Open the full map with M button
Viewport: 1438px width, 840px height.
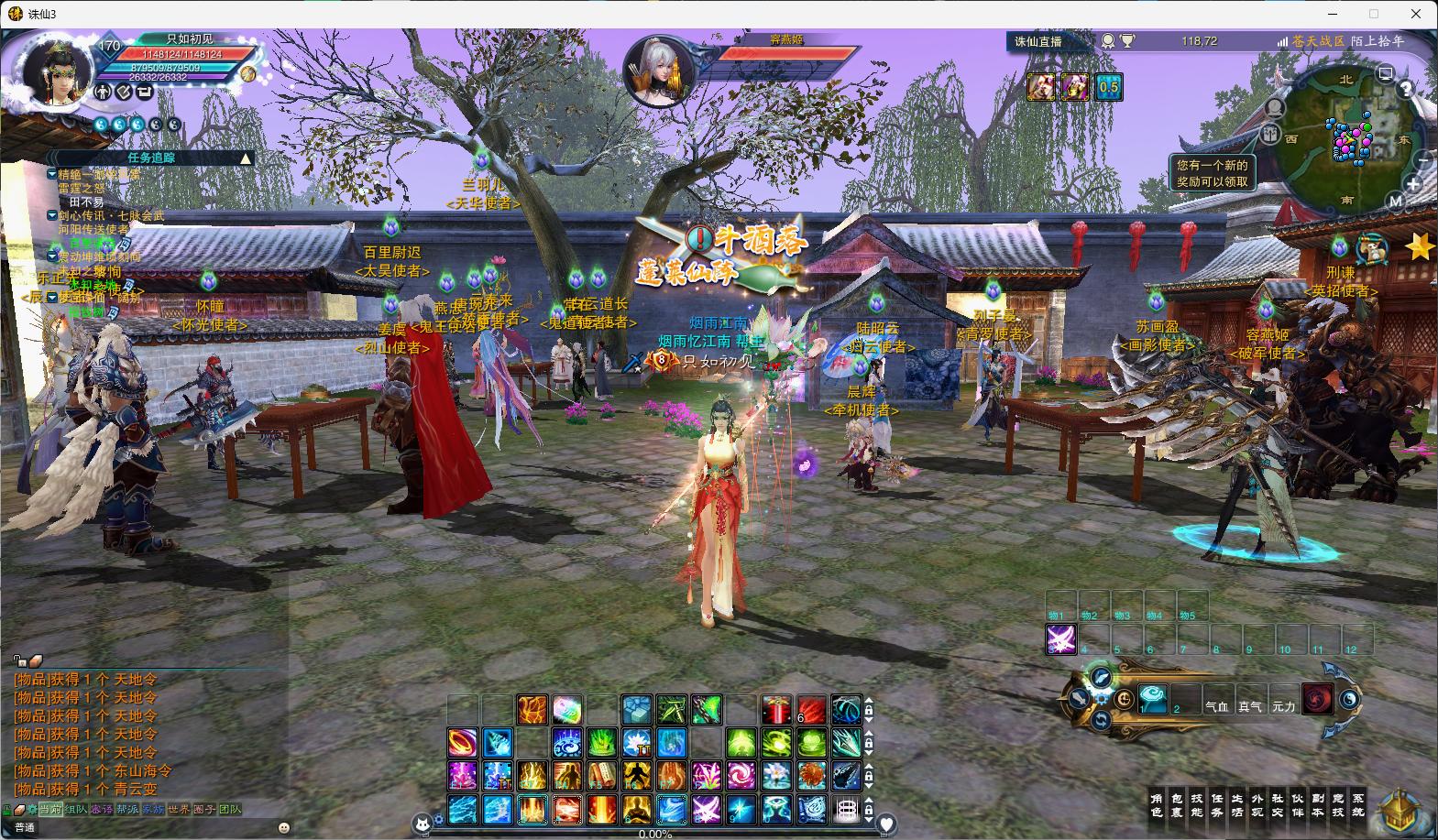coord(1396,201)
